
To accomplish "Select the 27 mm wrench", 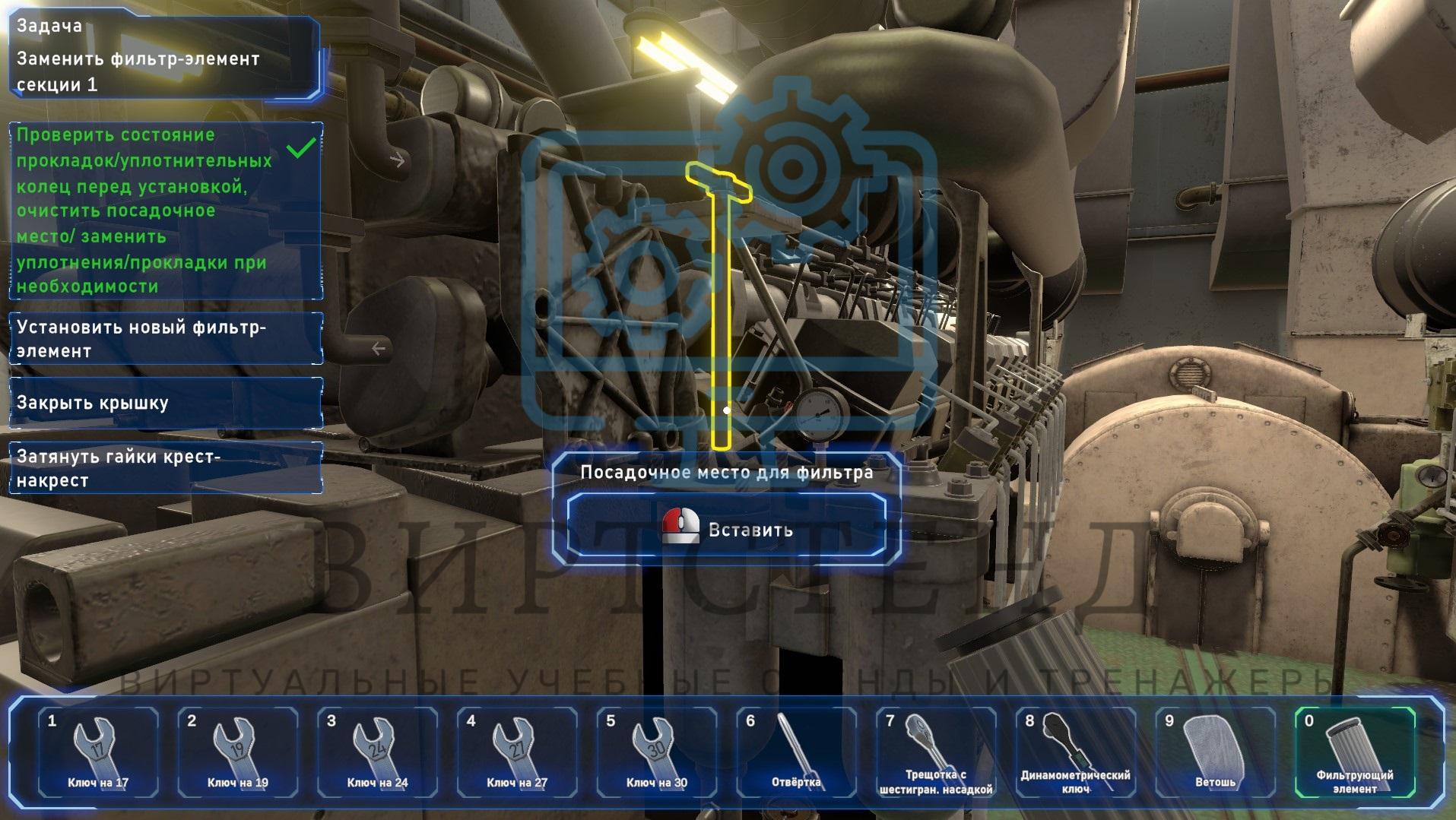I will (x=517, y=752).
